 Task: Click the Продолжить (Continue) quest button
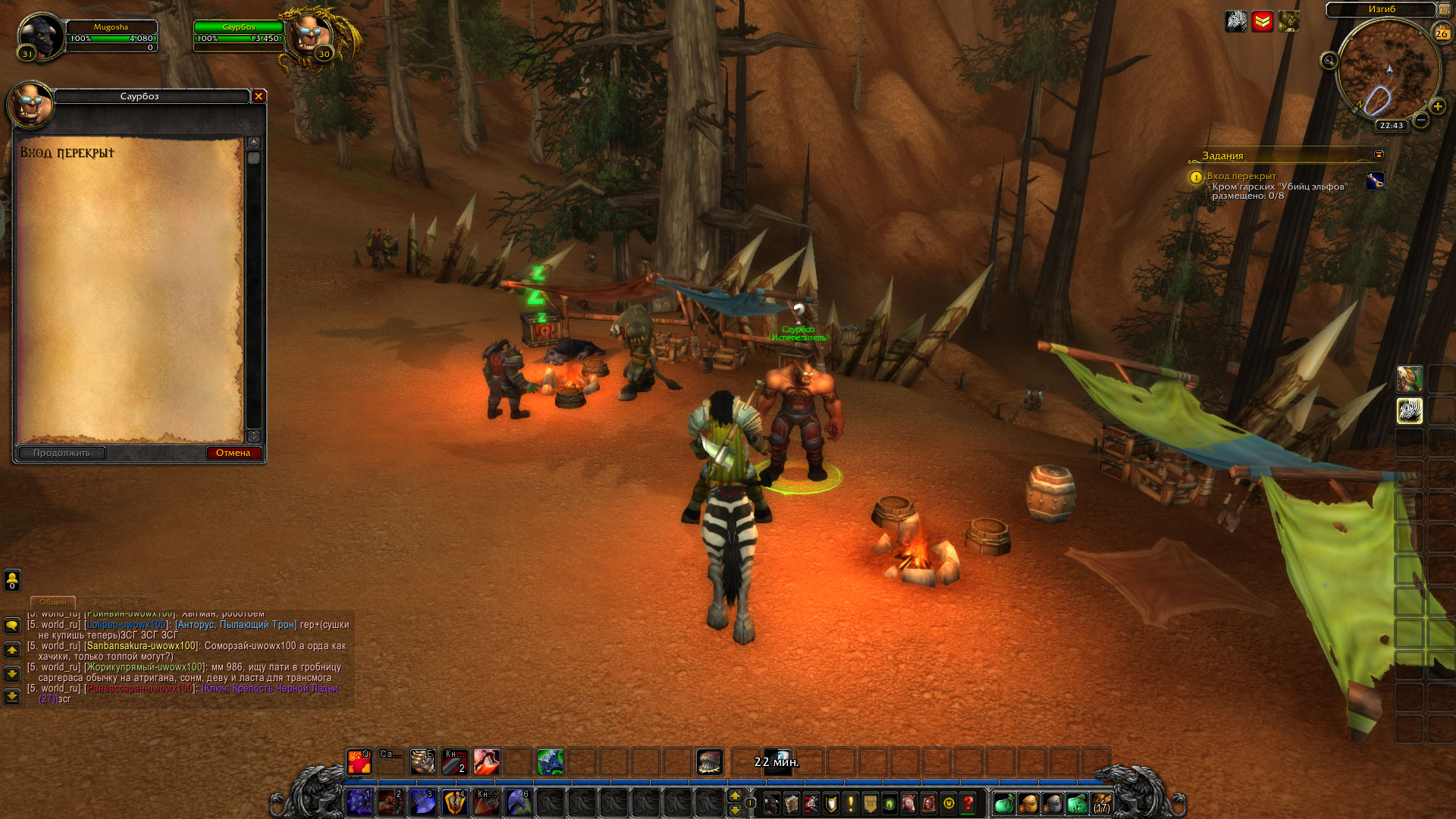click(x=61, y=453)
